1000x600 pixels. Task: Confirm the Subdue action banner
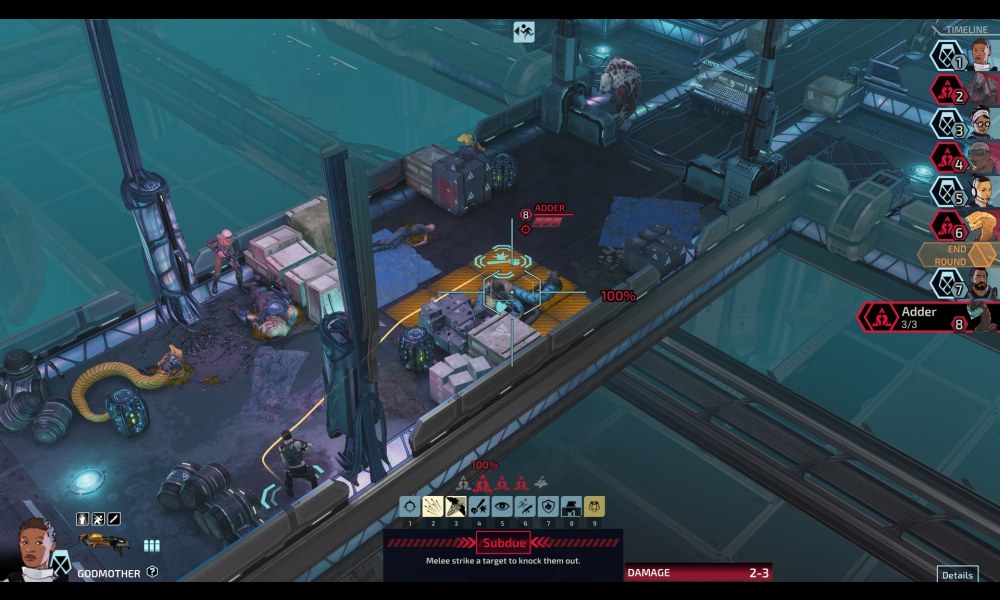click(503, 544)
